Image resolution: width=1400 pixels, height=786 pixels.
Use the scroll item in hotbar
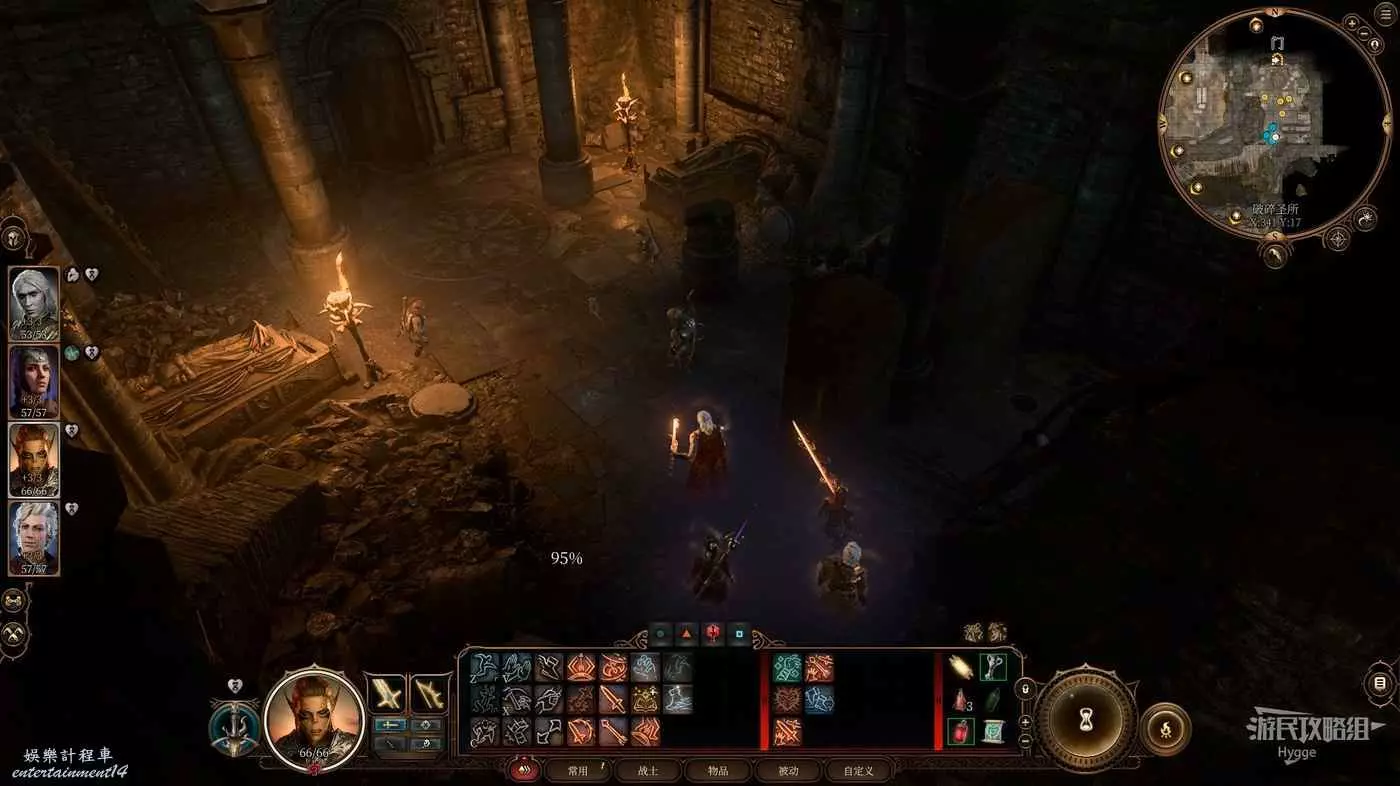pos(993,731)
